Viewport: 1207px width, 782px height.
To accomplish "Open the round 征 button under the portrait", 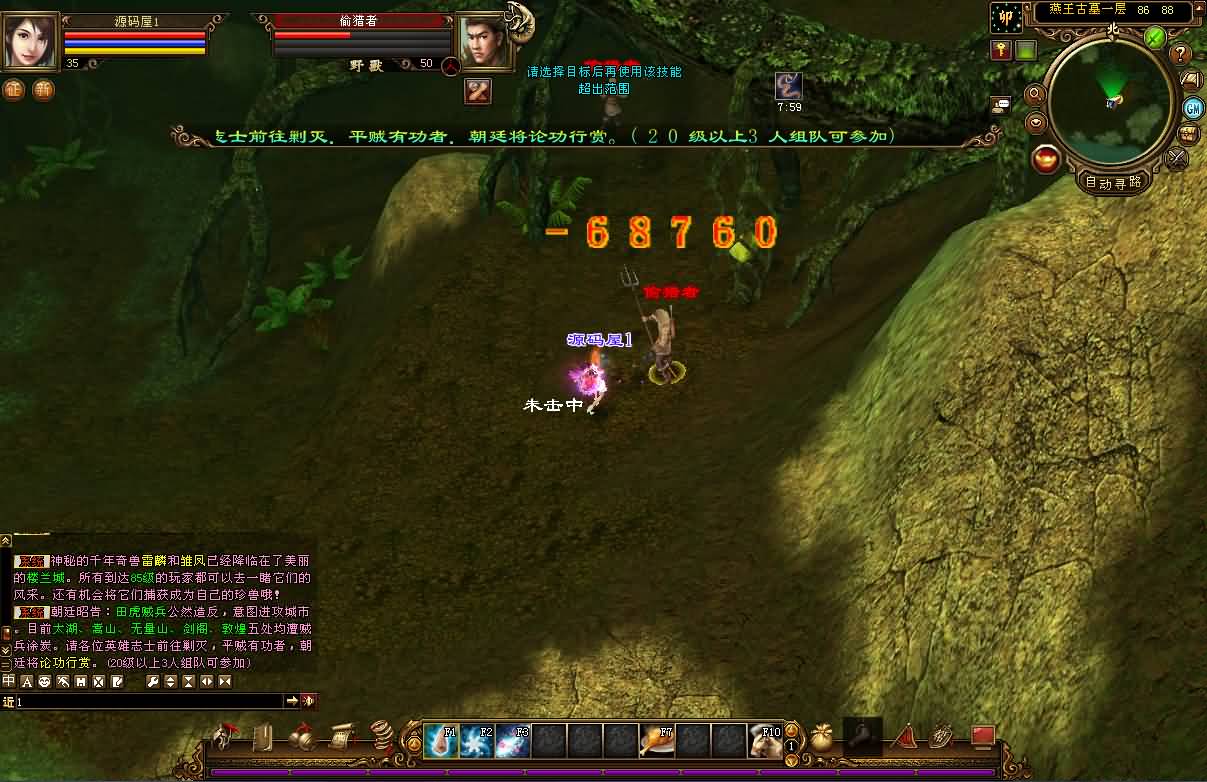I will pyautogui.click(x=14, y=89).
